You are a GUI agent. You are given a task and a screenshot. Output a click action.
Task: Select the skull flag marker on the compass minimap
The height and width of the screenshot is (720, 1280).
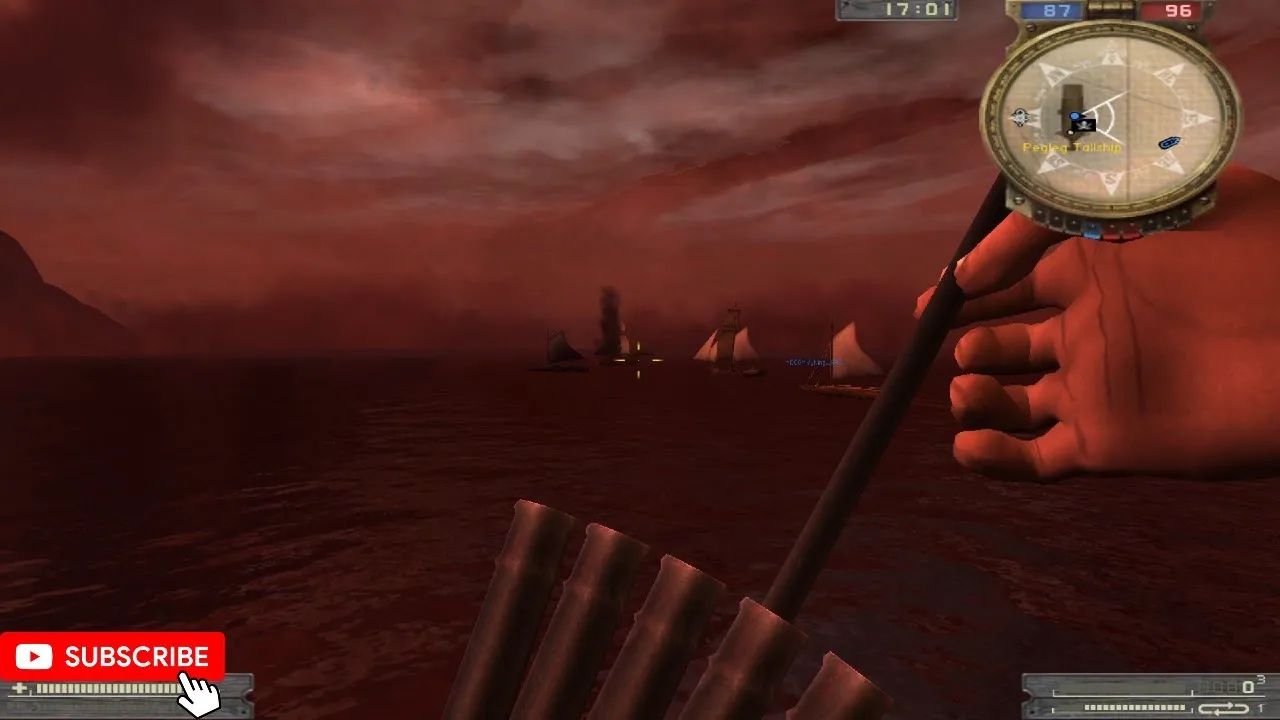click(1083, 126)
